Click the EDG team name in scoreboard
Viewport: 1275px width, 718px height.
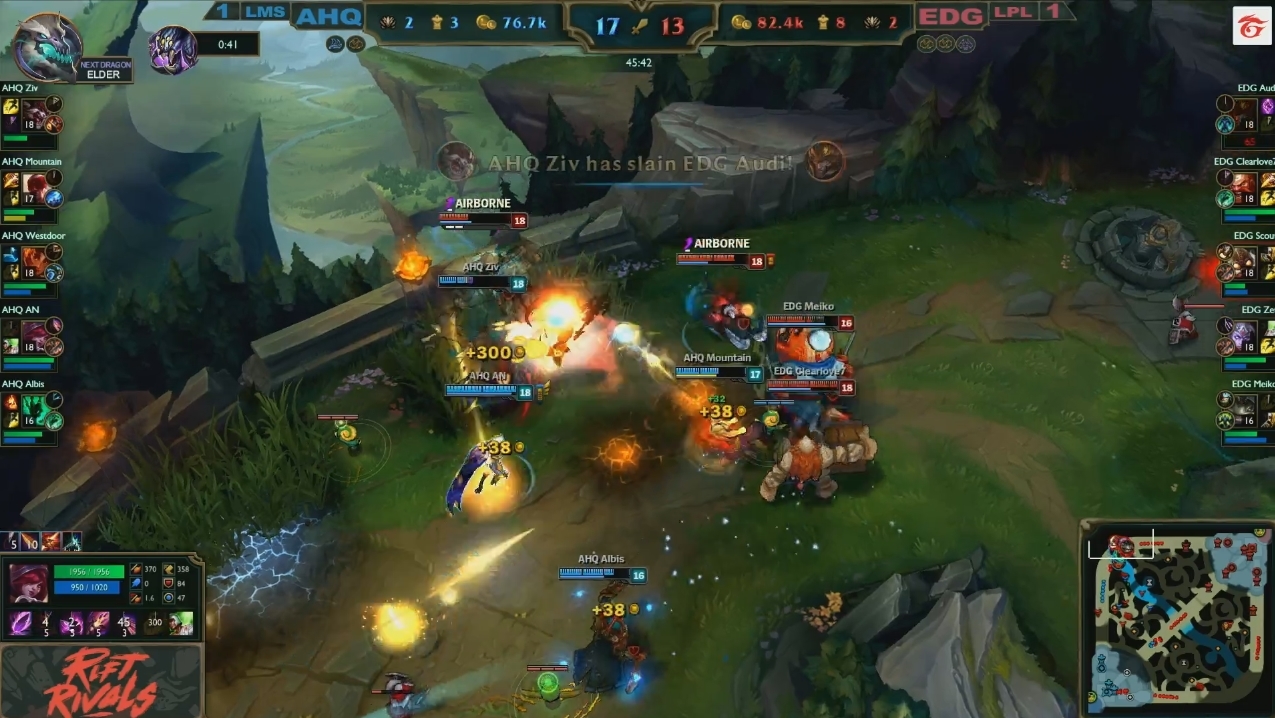coord(949,17)
